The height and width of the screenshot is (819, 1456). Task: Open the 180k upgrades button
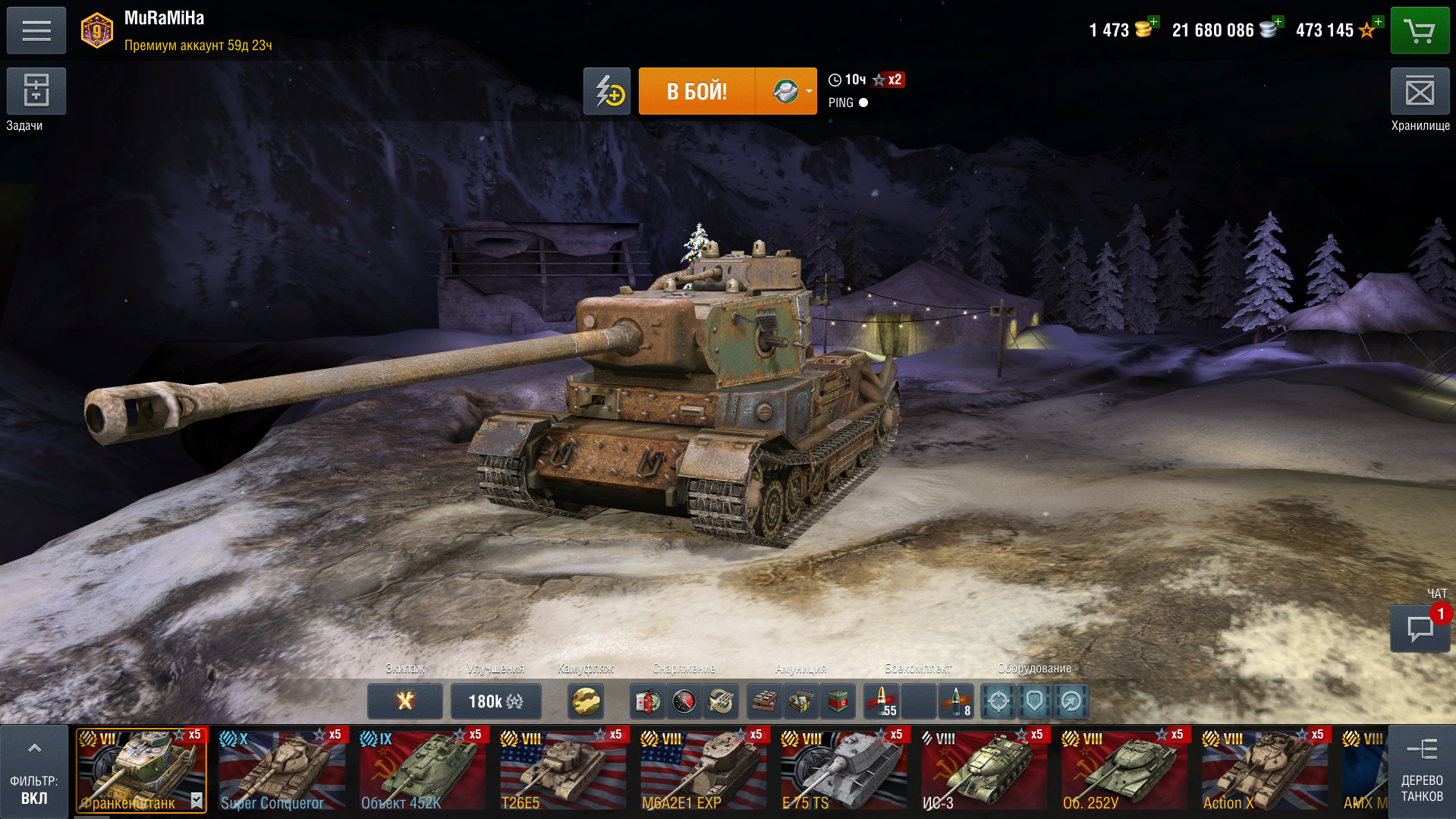click(495, 701)
